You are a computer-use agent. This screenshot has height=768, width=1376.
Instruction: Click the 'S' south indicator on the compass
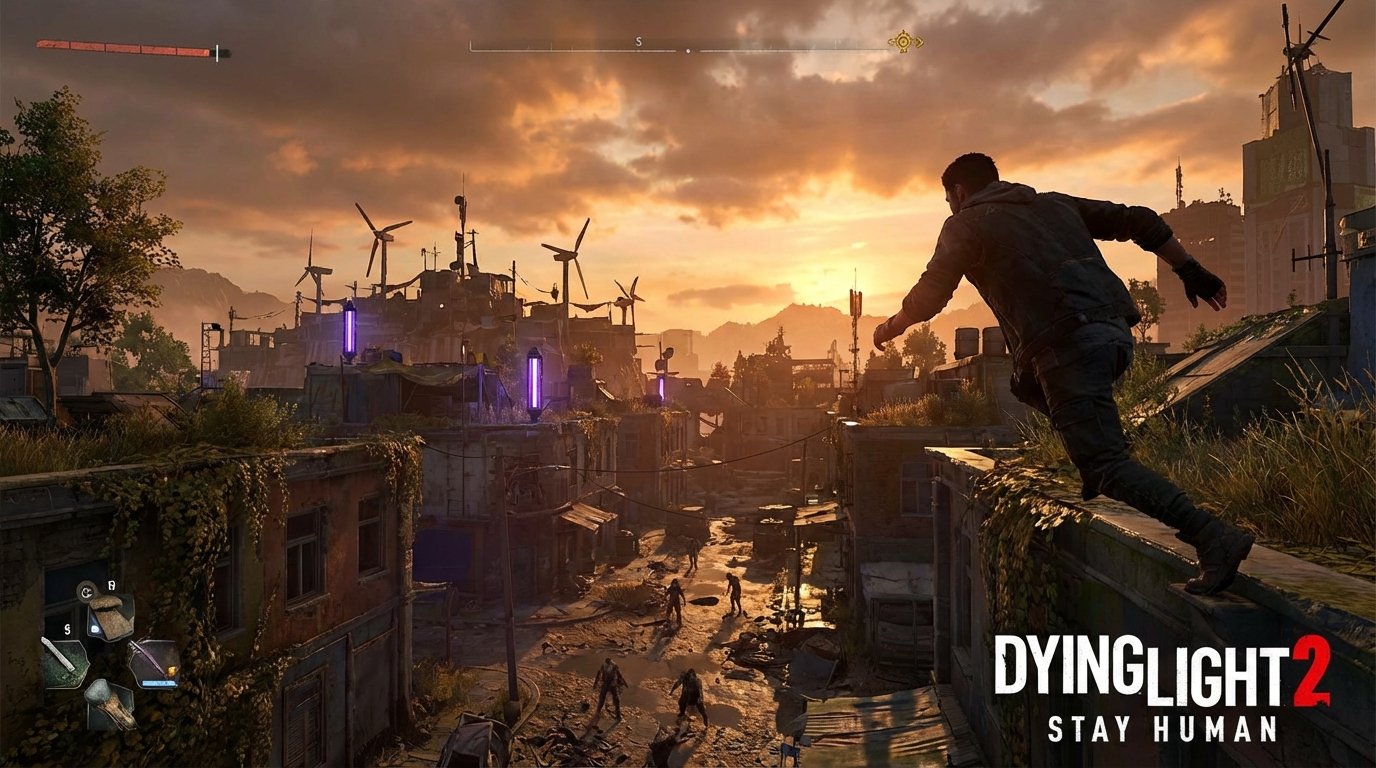[x=639, y=41]
